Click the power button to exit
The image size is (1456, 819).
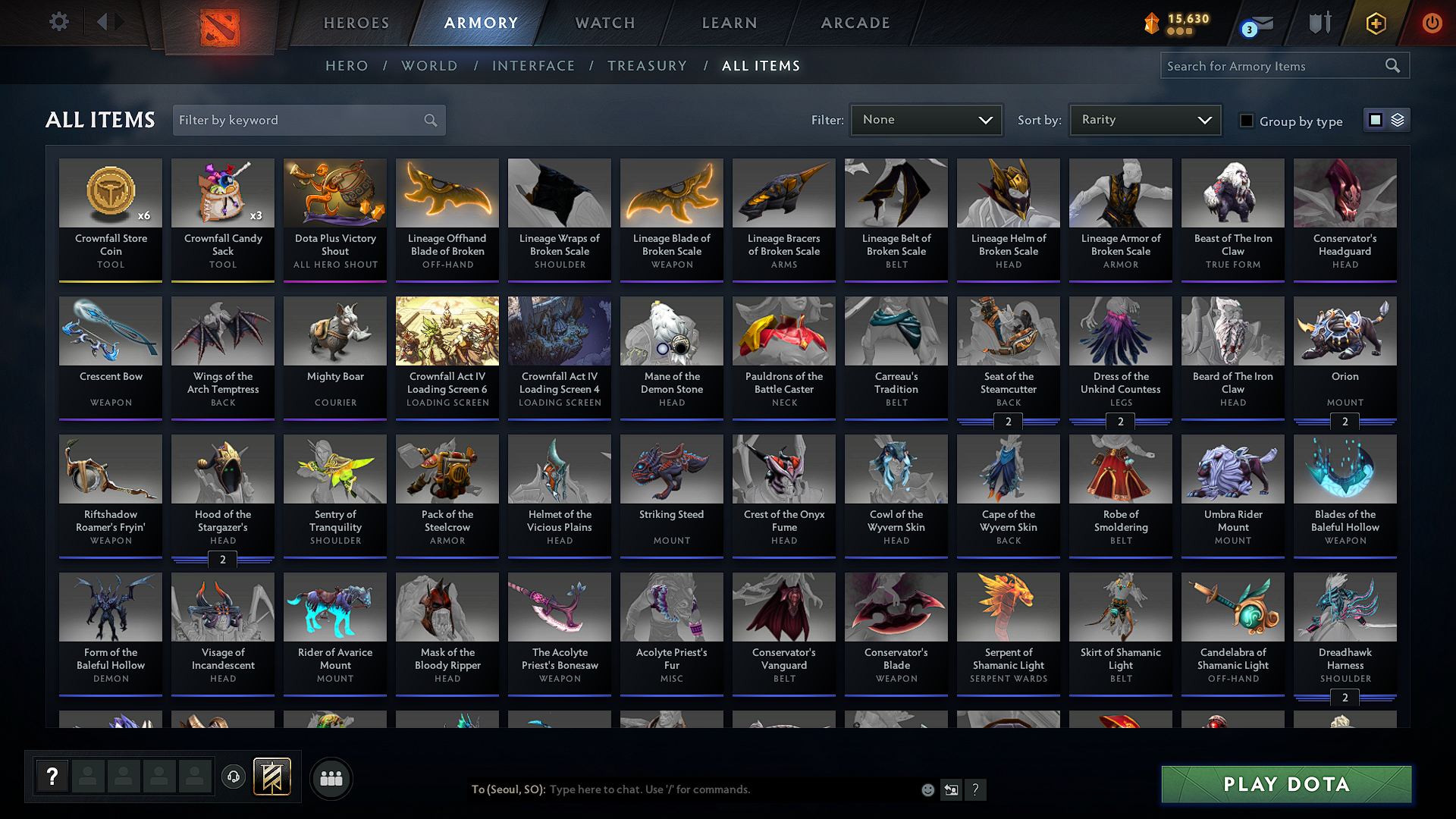click(x=1432, y=23)
